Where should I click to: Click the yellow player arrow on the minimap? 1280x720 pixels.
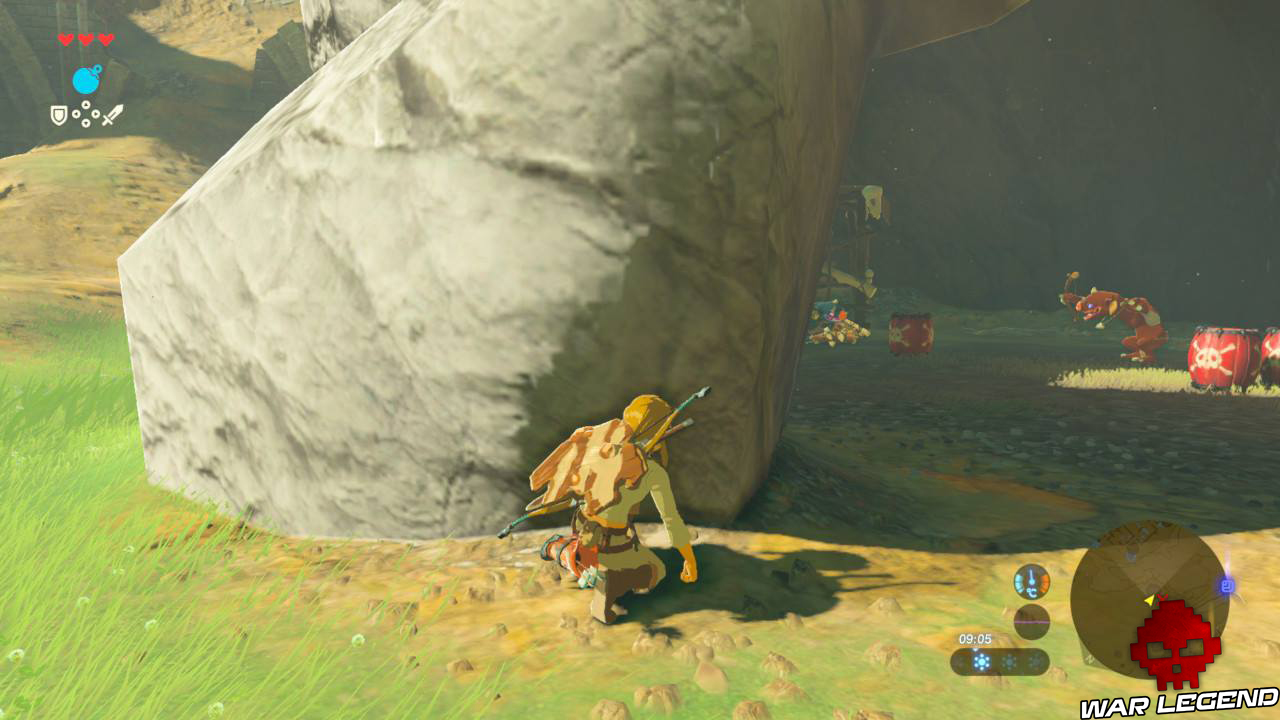click(x=1149, y=600)
